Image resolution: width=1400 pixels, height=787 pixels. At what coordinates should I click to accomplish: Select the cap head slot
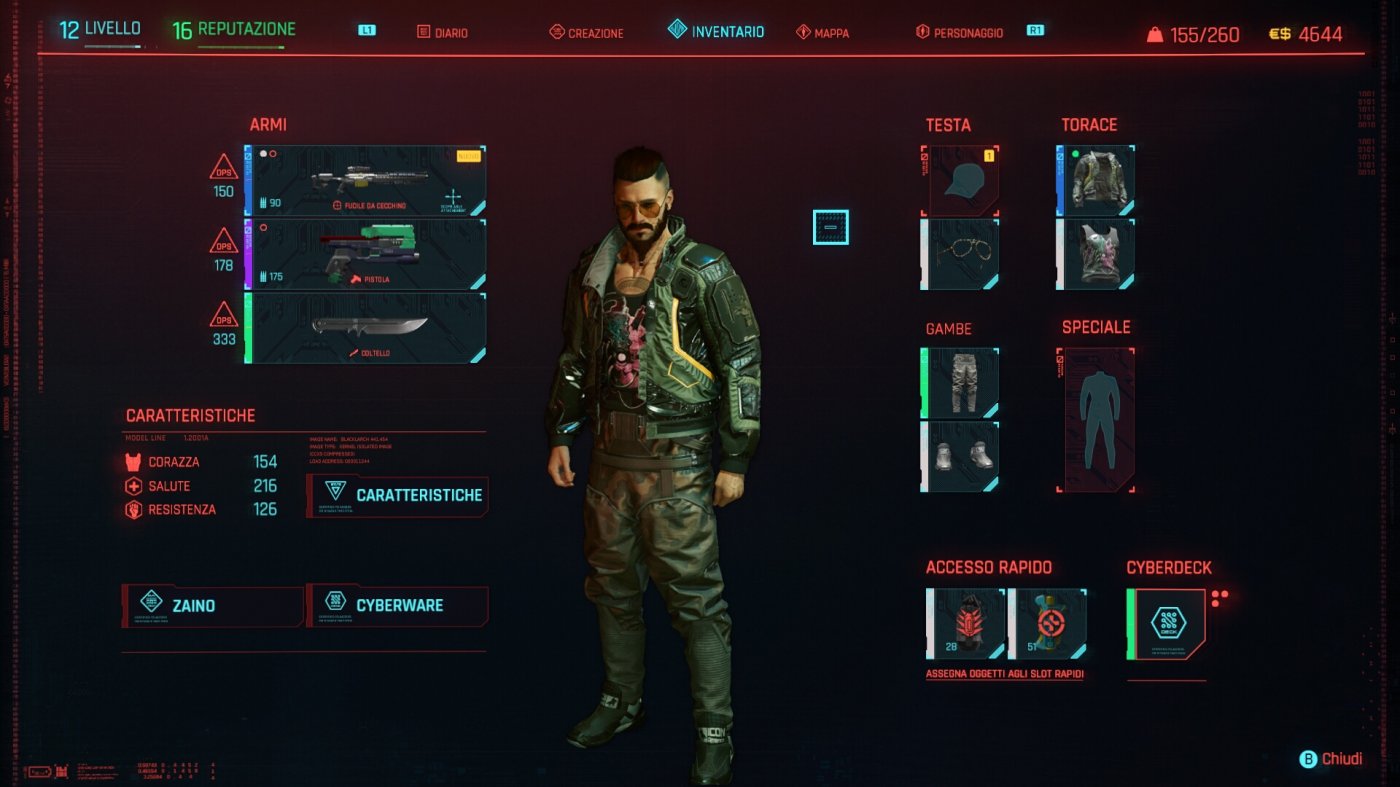coord(961,181)
